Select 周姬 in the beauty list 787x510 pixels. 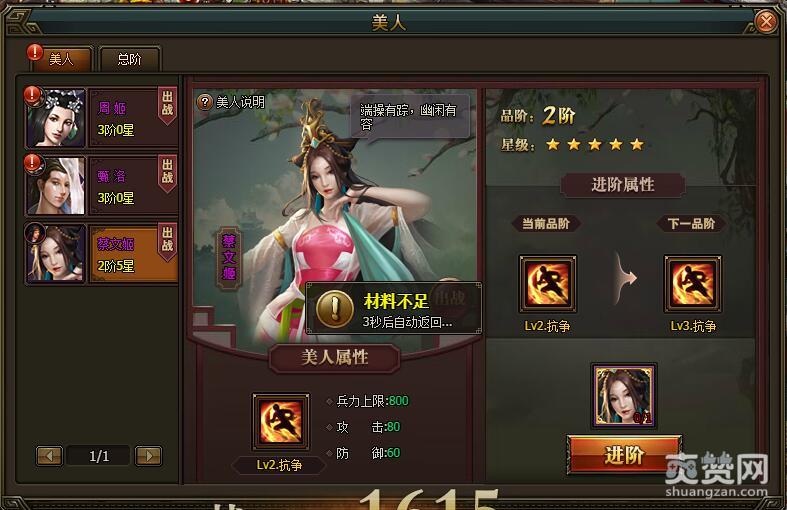click(x=110, y=117)
